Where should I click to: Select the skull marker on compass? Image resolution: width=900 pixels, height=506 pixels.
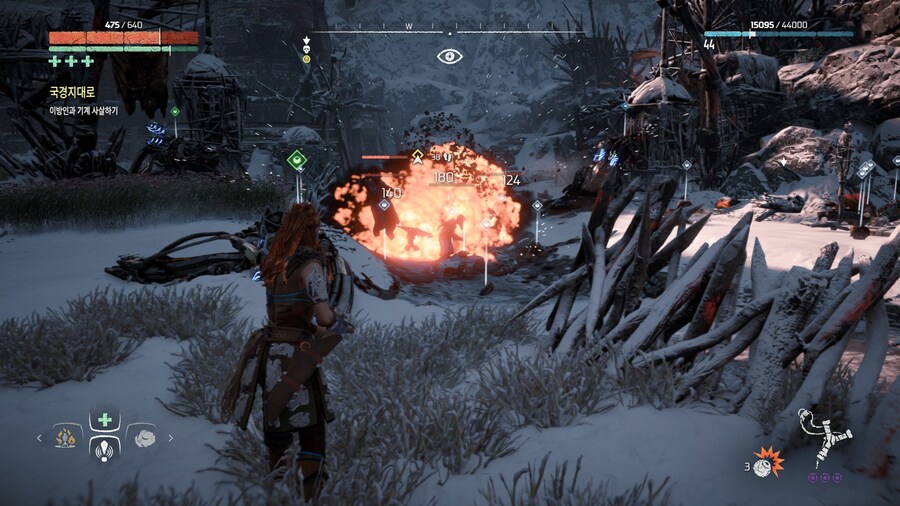tap(307, 42)
